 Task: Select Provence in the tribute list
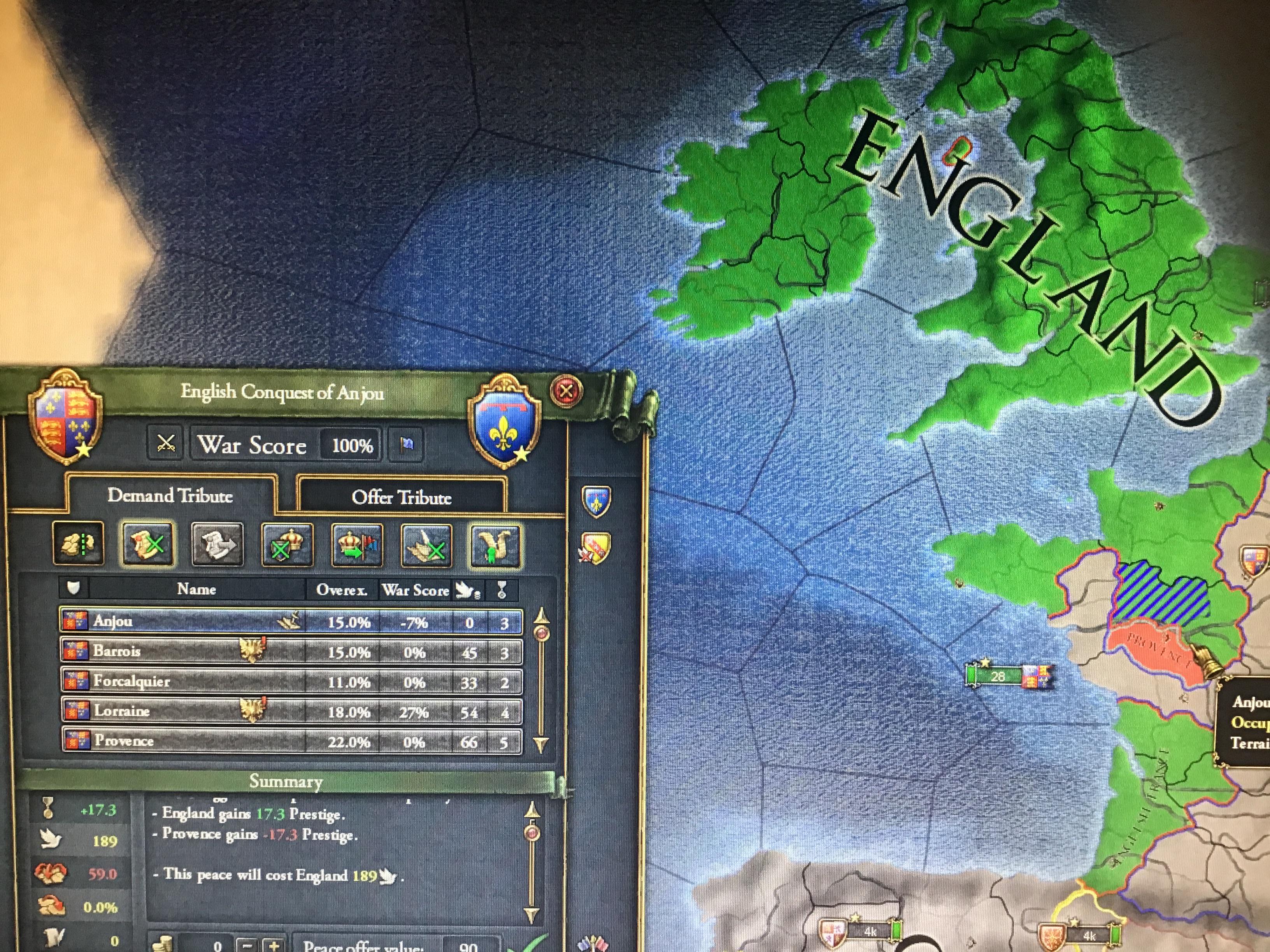(x=230, y=741)
